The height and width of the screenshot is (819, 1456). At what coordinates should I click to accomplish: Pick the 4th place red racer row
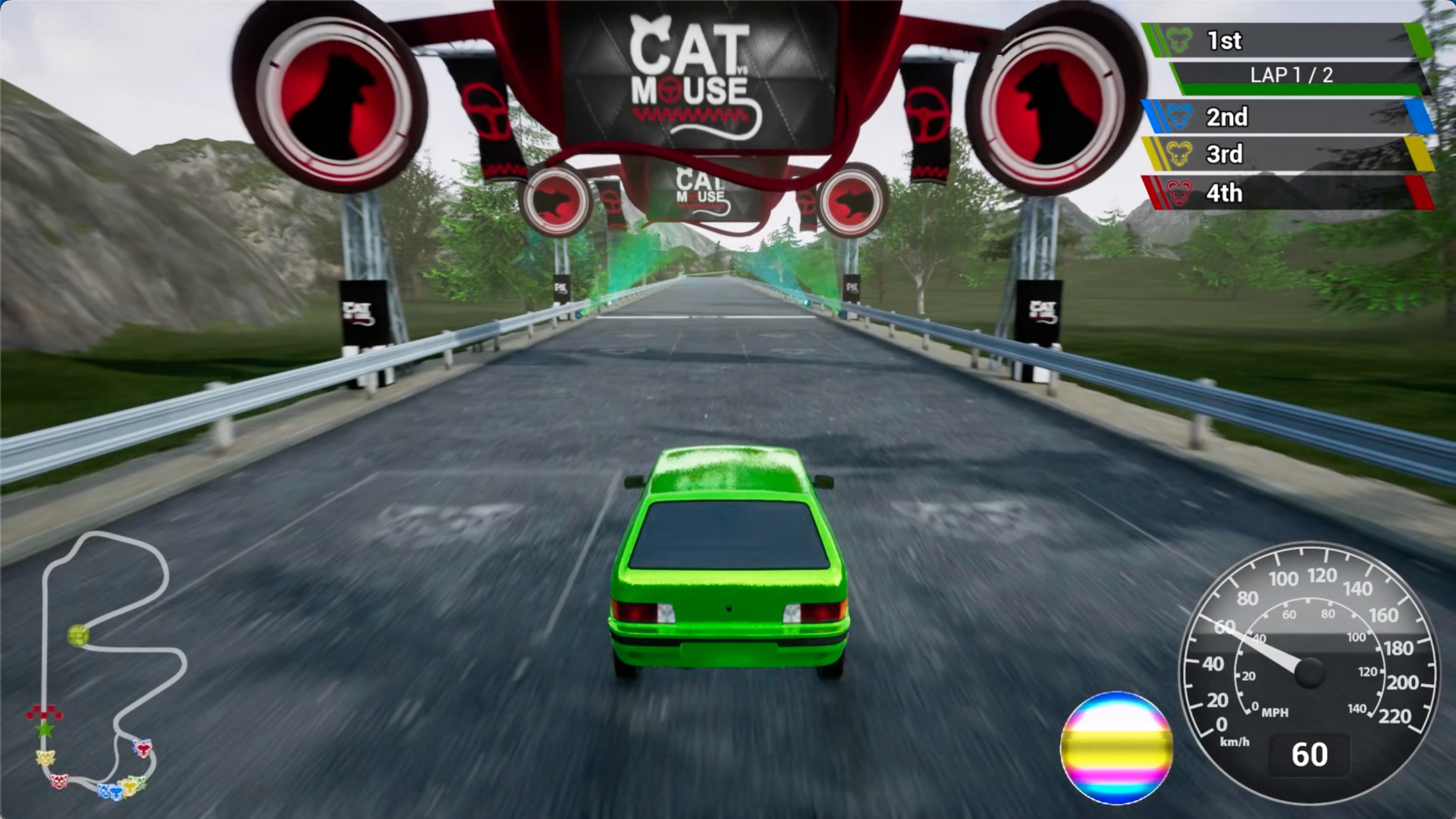coord(1285,193)
